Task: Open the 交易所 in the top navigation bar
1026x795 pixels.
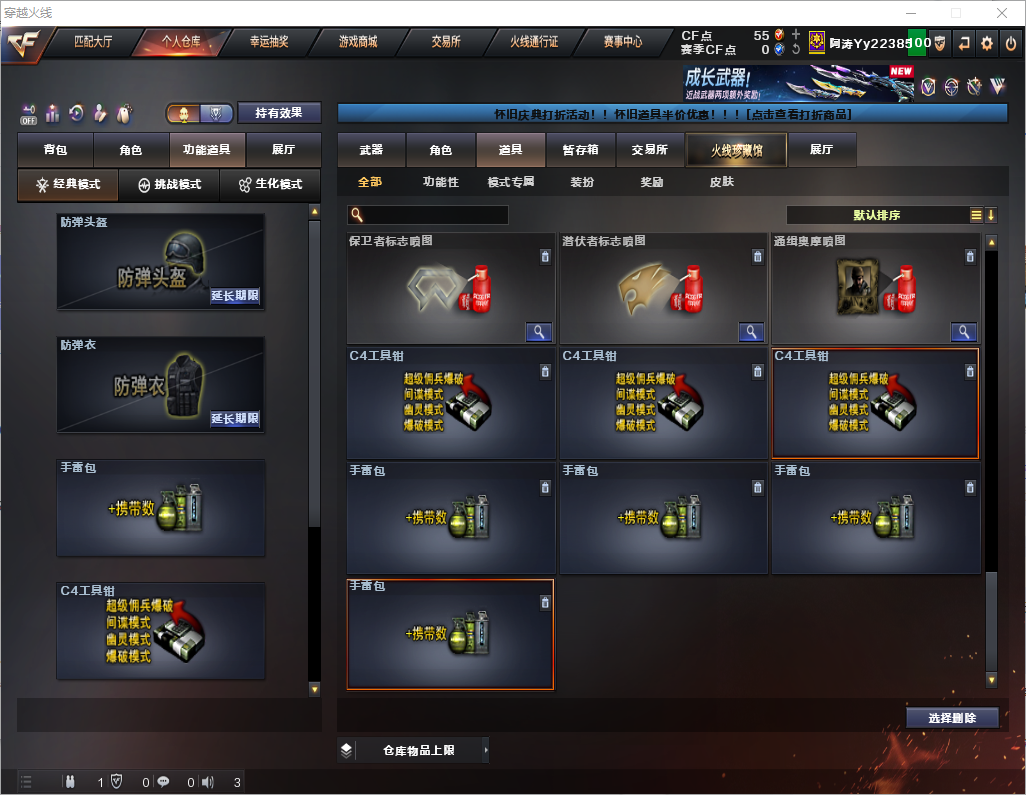Action: [446, 42]
